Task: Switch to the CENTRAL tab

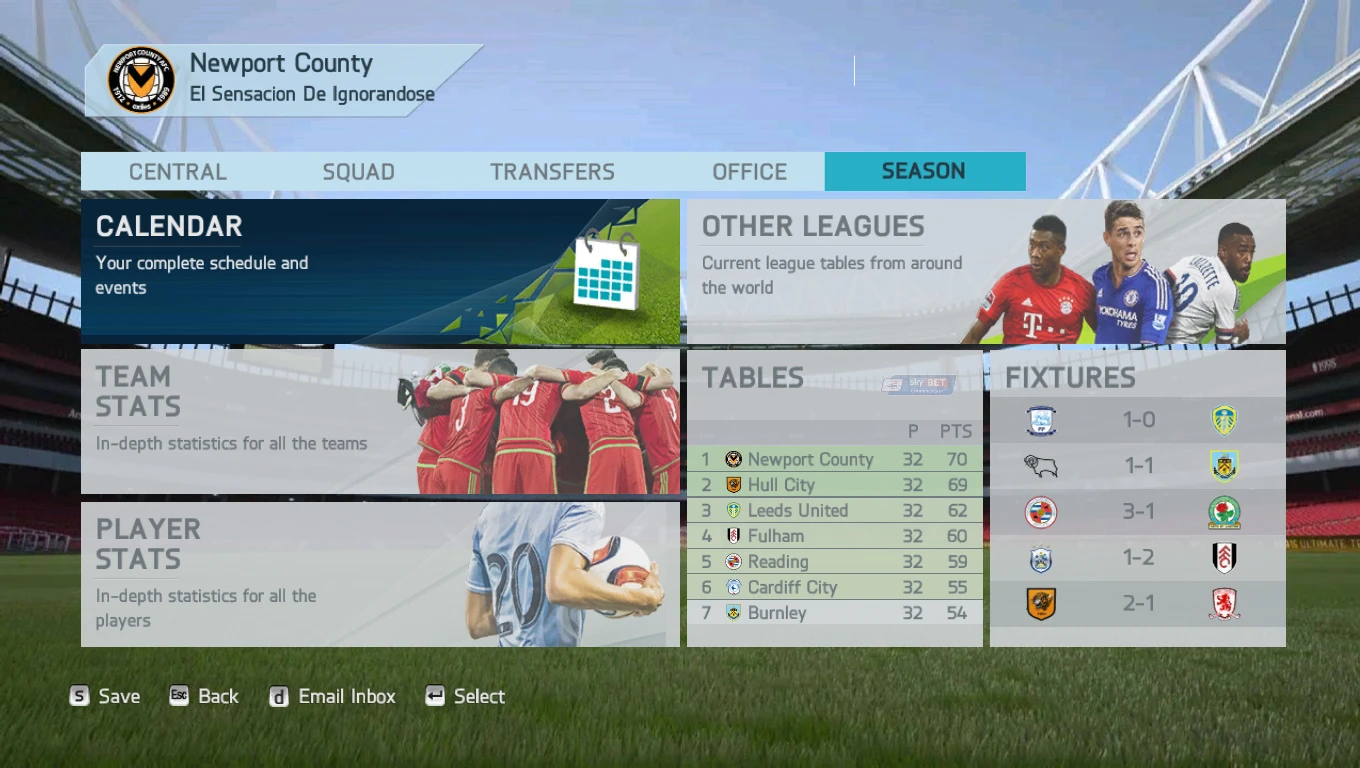Action: pyautogui.click(x=177, y=171)
